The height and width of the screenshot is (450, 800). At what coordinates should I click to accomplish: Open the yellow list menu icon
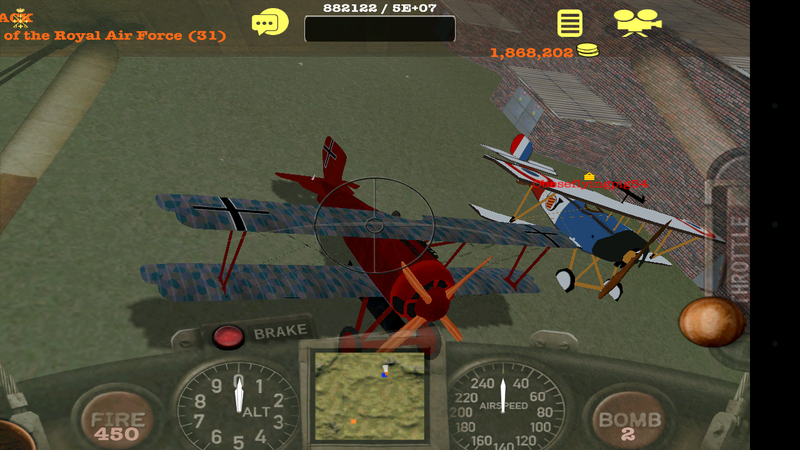point(570,23)
